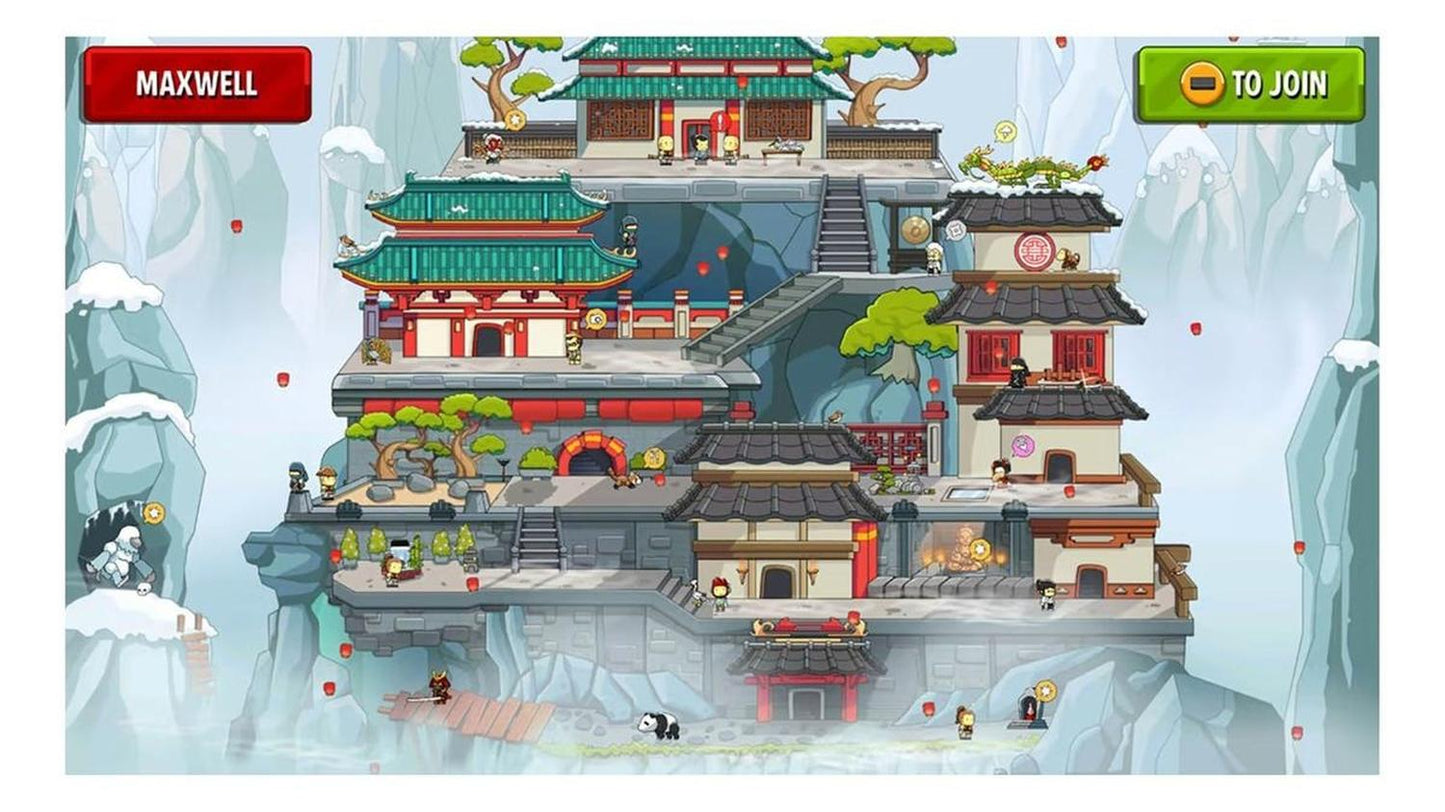Select the gold Starite coin near the fireplace
Viewport: 1445px width, 812px height.
click(982, 548)
